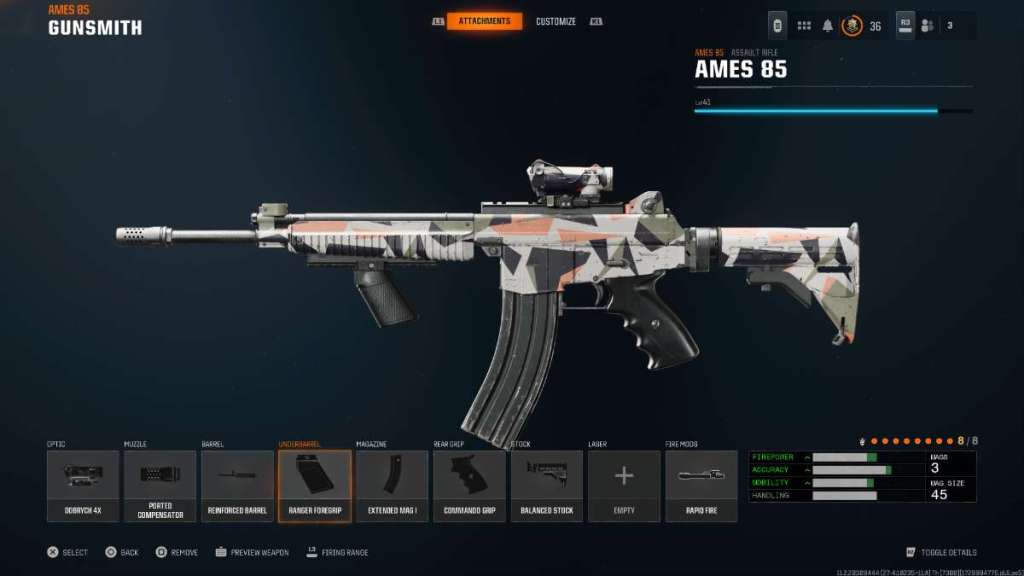Pick the Extended Mag I magazine slot
1024x576 pixels.
(391, 485)
